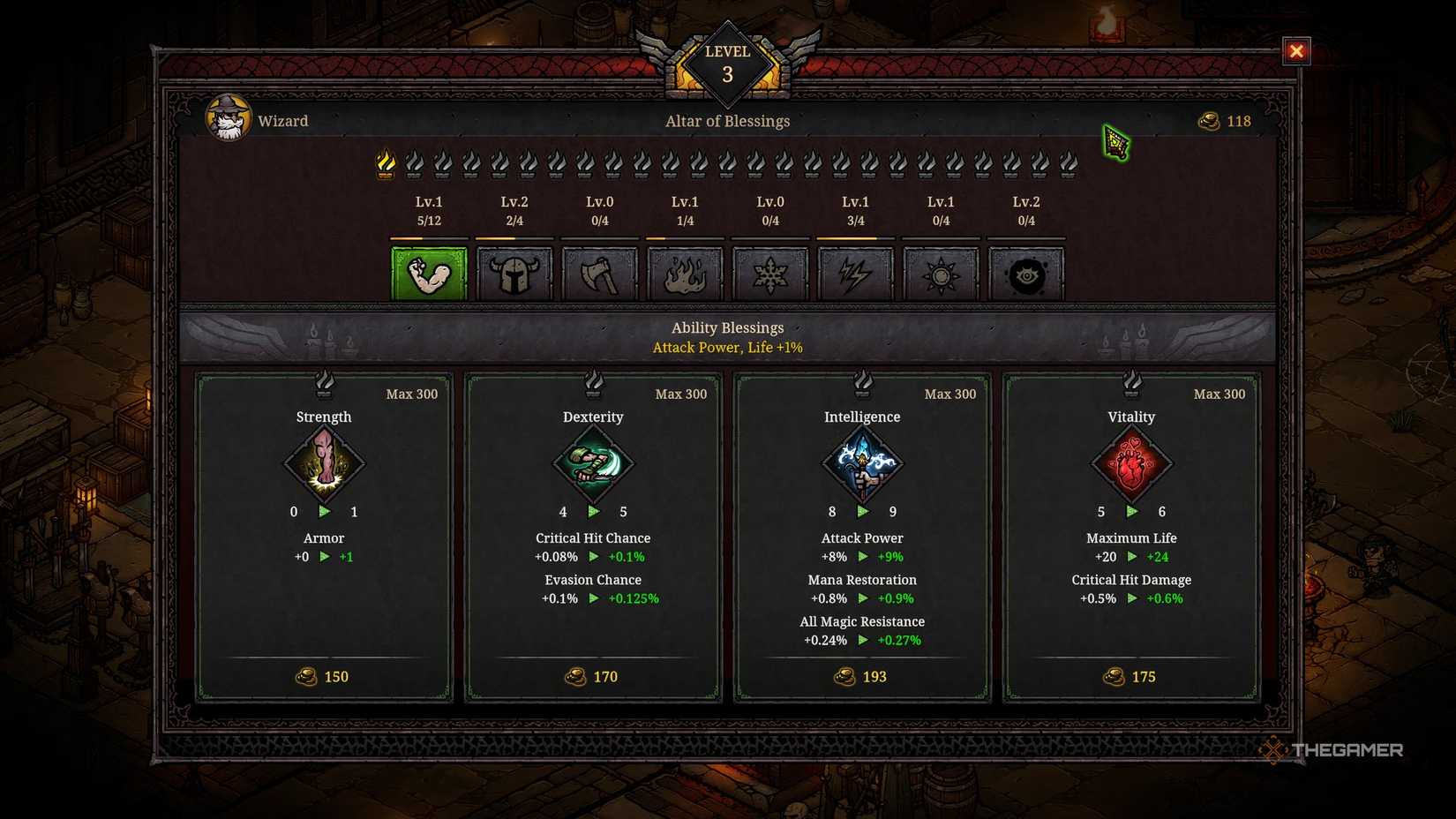Buy the Intelligence blessing costing 193 gold
Image resolution: width=1456 pixels, height=819 pixels.
861,677
